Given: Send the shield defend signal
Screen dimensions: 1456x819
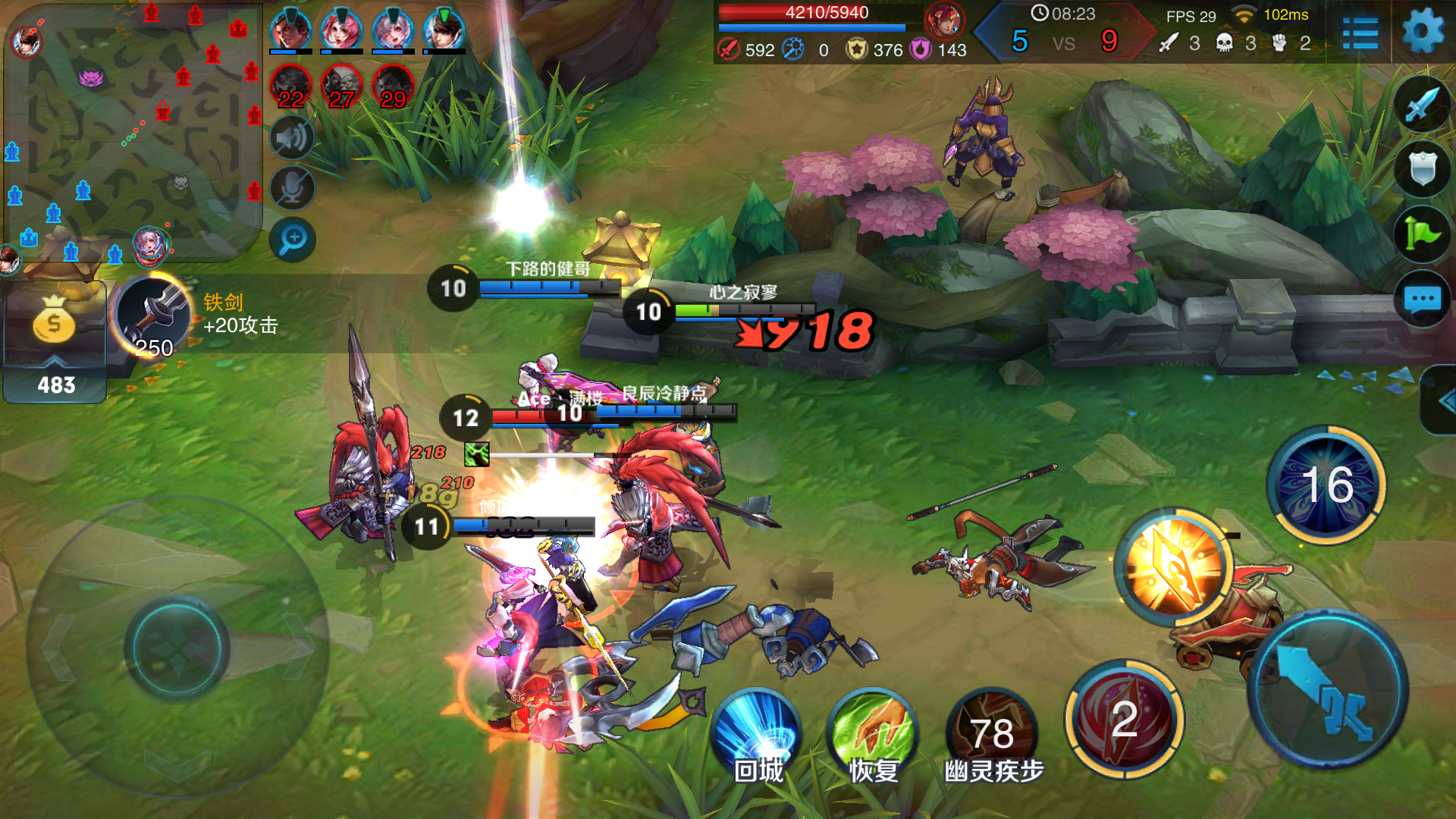Looking at the screenshot, I should [x=1422, y=168].
